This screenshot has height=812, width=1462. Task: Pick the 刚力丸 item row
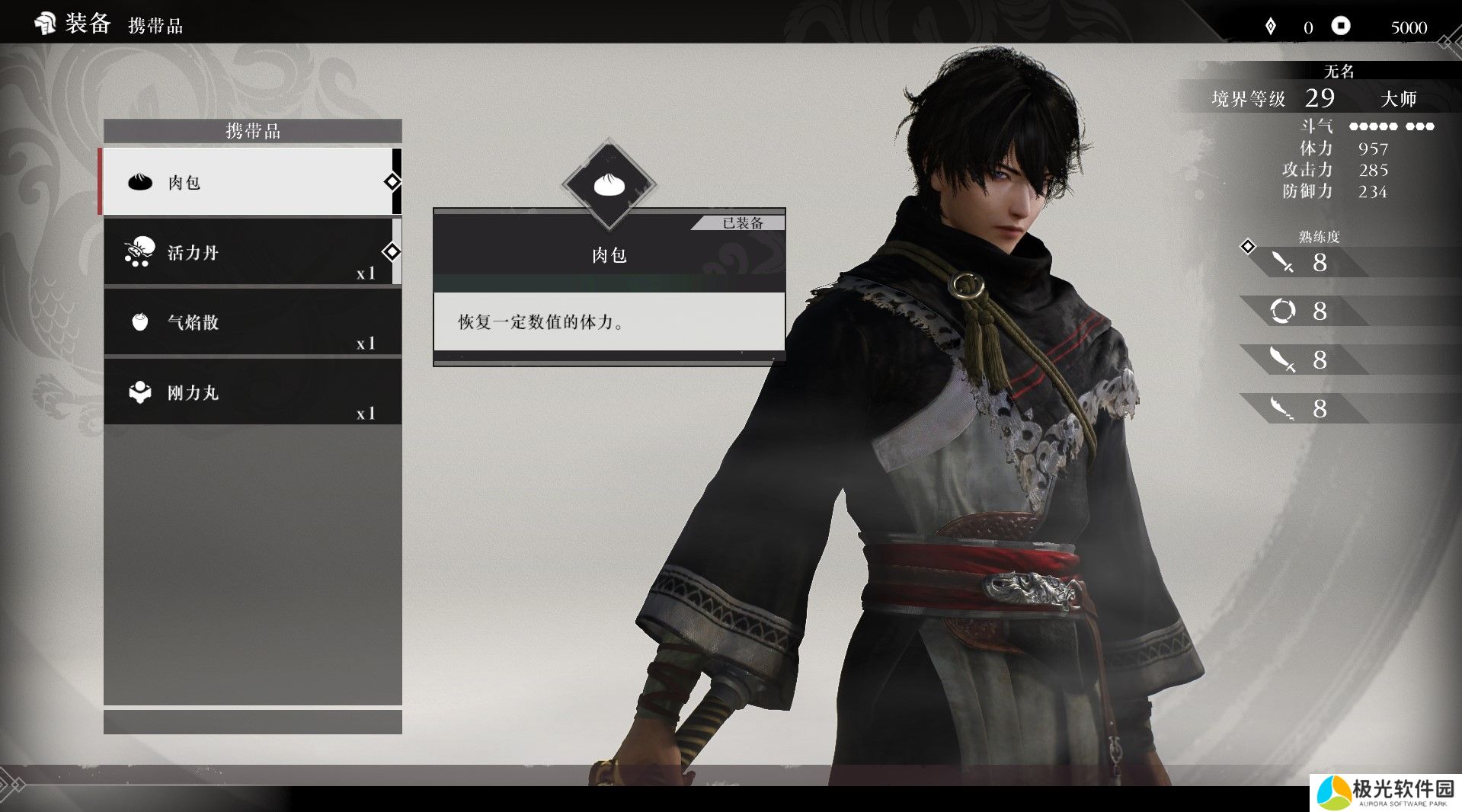coord(251,392)
